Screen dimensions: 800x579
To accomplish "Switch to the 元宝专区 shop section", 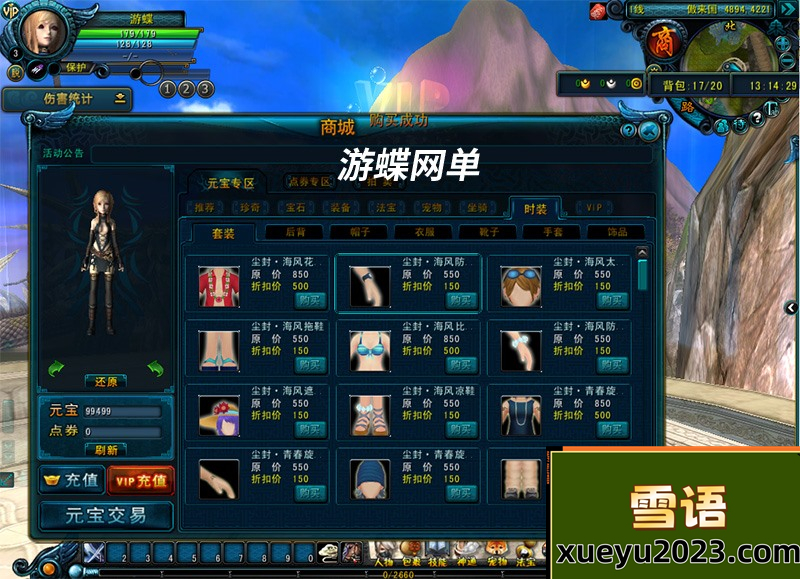I will point(231,183).
